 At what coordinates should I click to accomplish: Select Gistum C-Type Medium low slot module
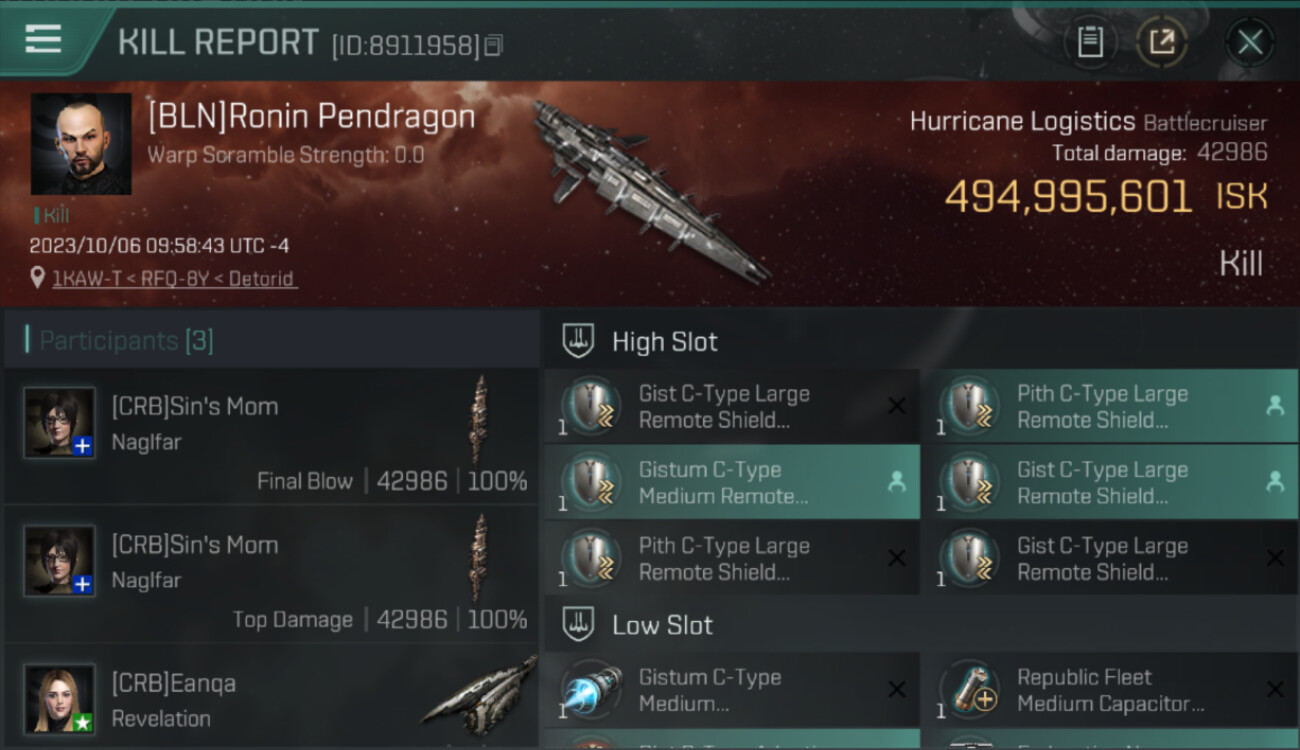tap(731, 690)
